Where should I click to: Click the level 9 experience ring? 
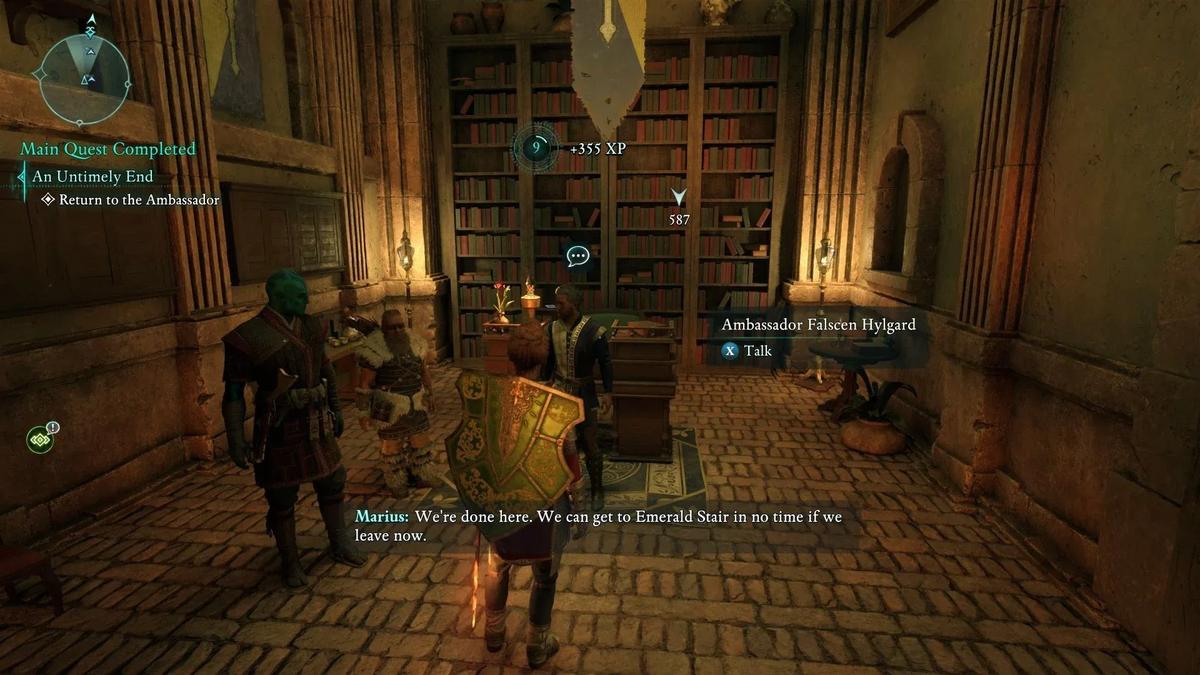(536, 148)
